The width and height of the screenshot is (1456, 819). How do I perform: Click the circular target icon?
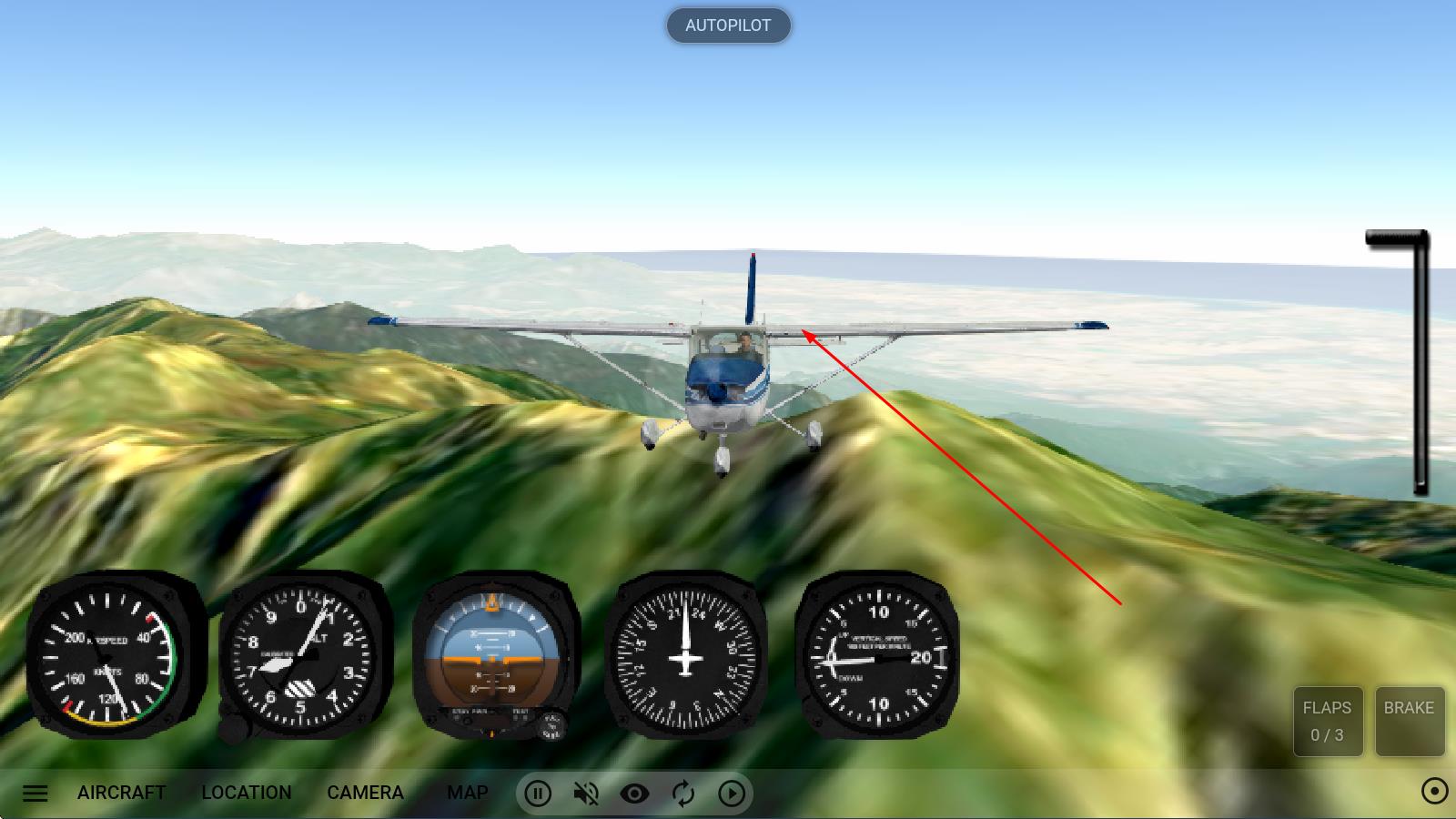tap(1434, 792)
